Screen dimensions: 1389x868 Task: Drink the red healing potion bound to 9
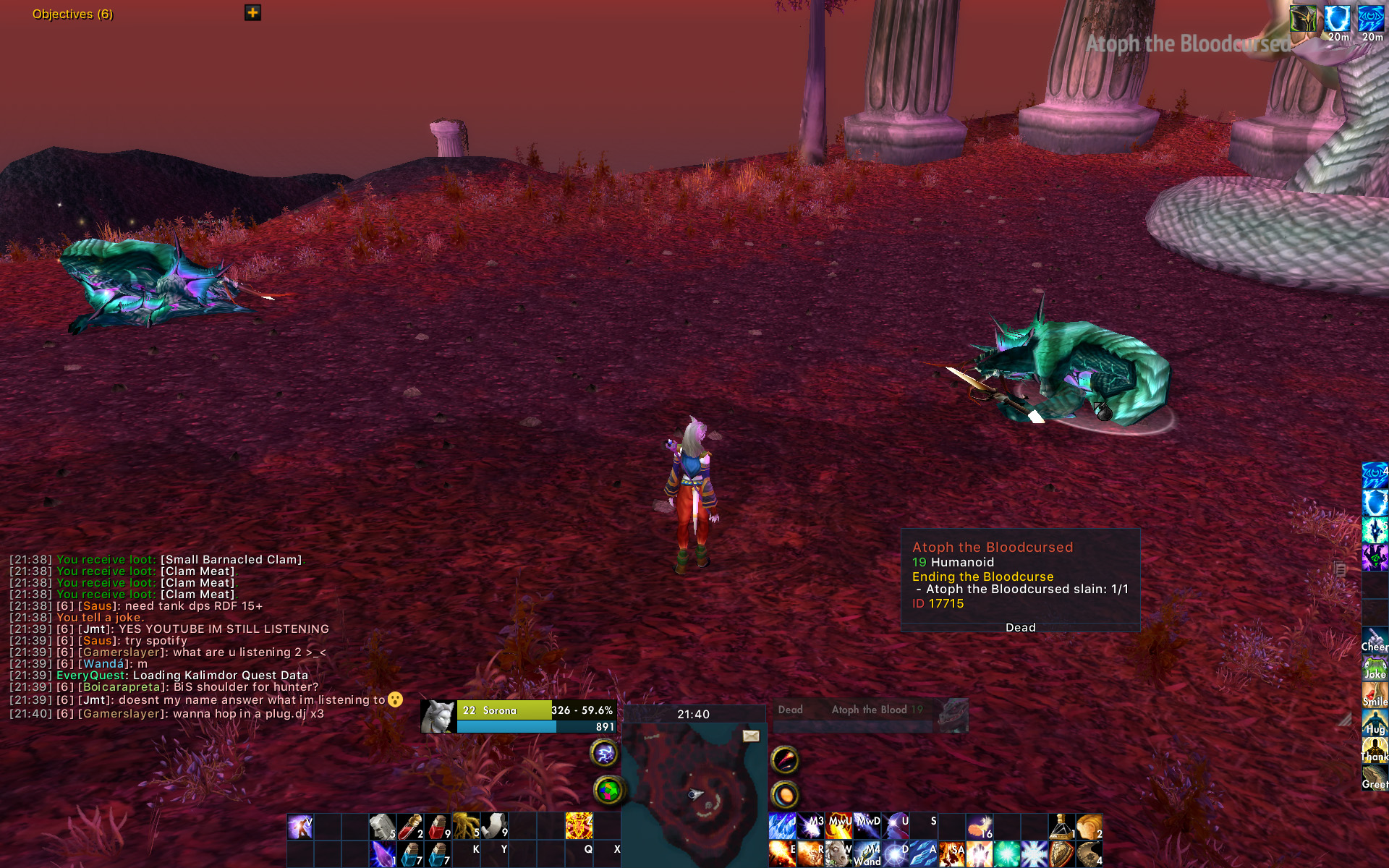click(x=438, y=827)
